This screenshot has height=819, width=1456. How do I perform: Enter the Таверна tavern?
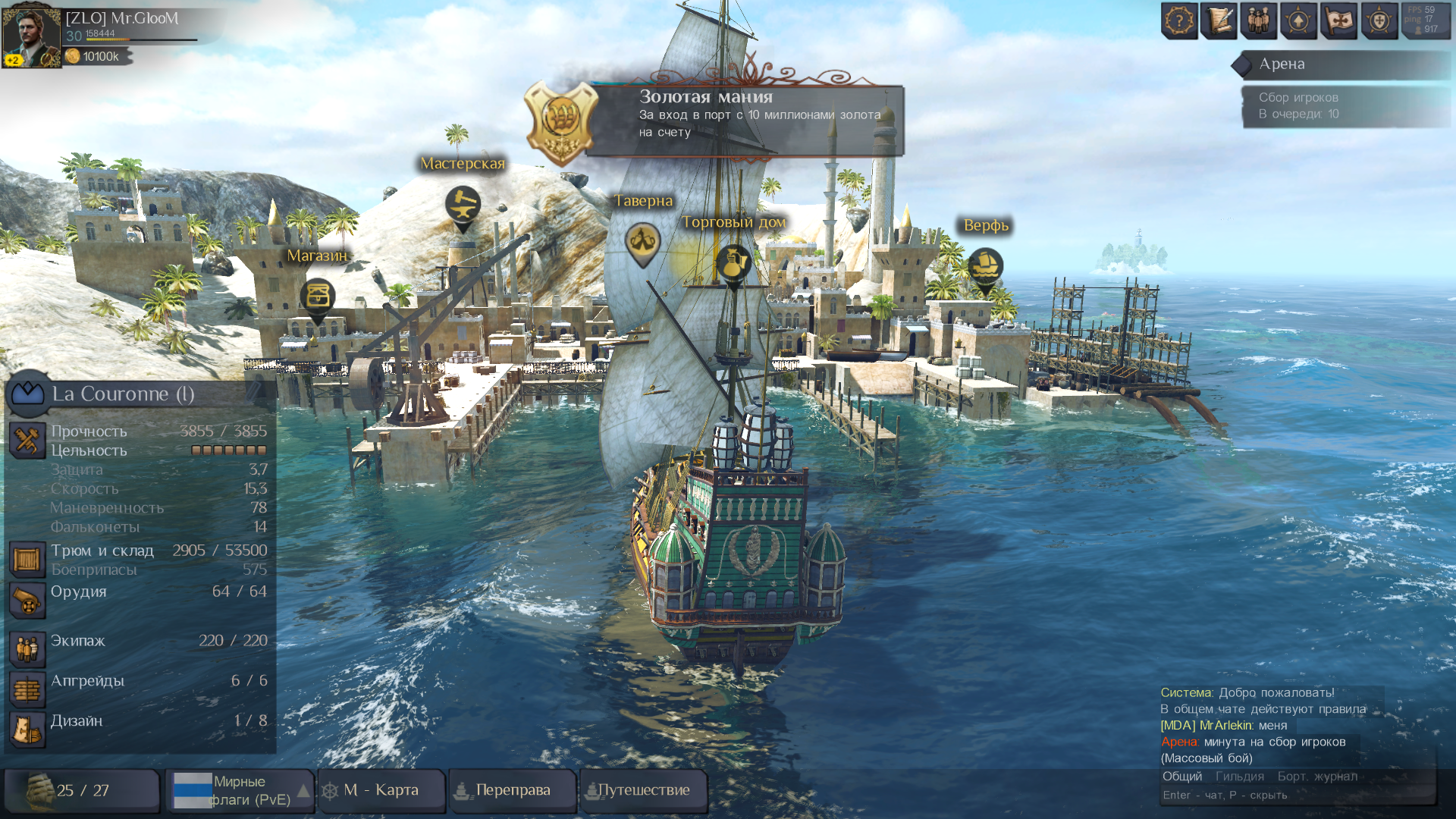[642, 243]
